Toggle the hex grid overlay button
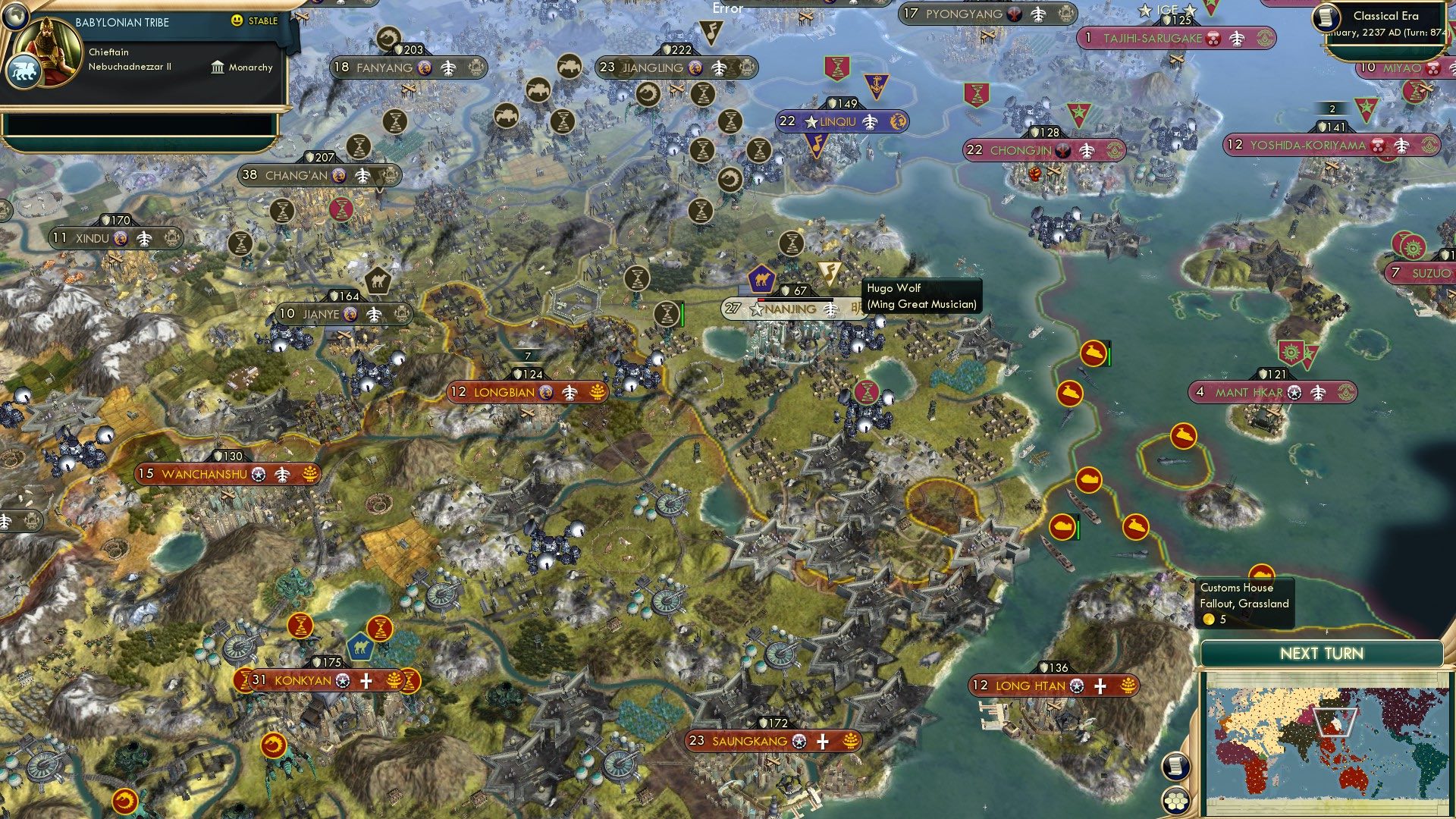The height and width of the screenshot is (819, 1456). pyautogui.click(x=1175, y=802)
